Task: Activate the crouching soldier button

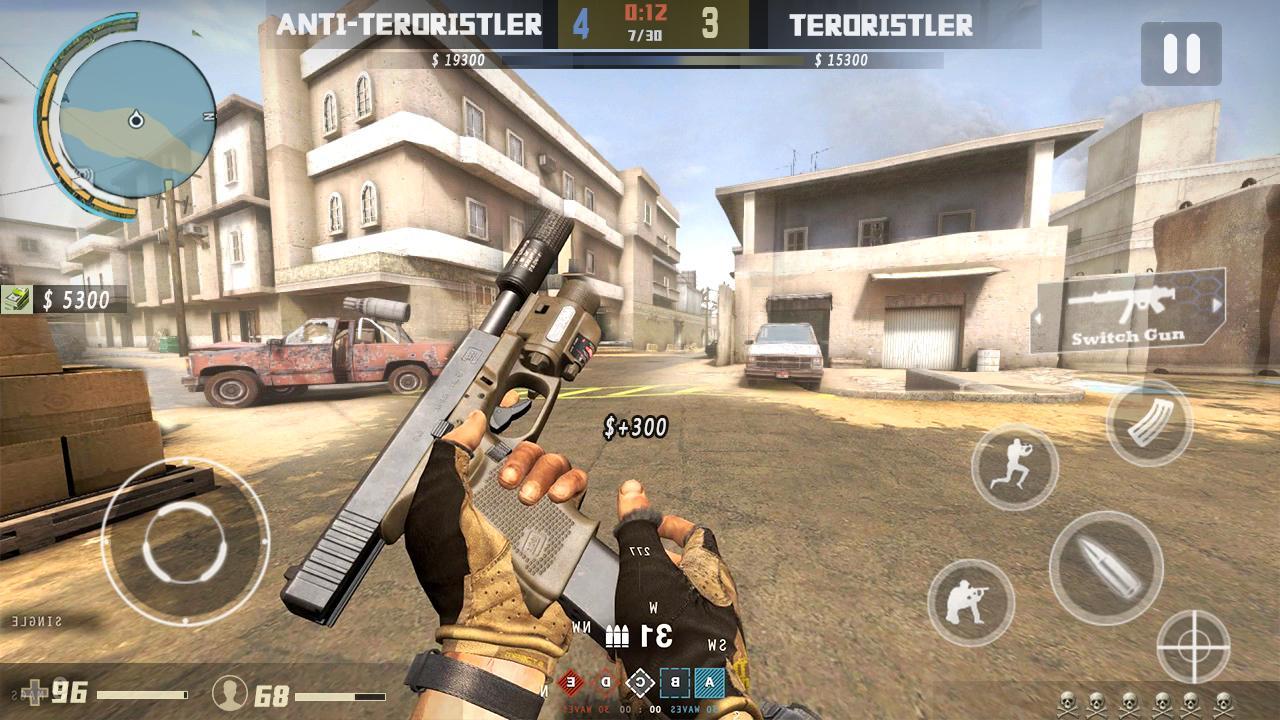Action: [x=971, y=602]
